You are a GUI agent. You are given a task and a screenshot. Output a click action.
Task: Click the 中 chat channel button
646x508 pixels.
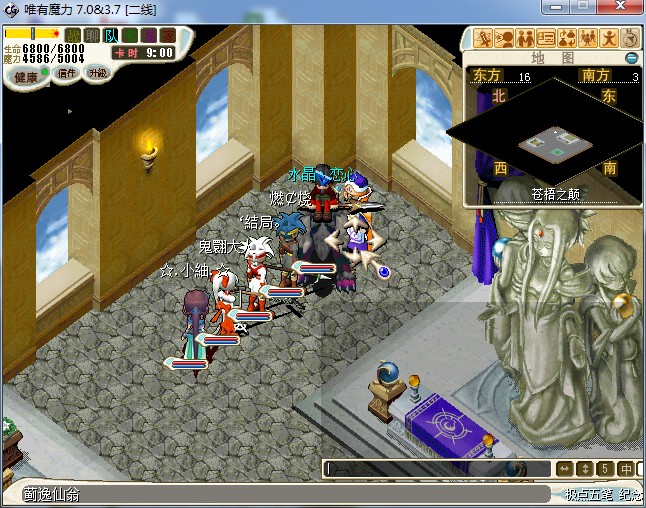pos(625,468)
